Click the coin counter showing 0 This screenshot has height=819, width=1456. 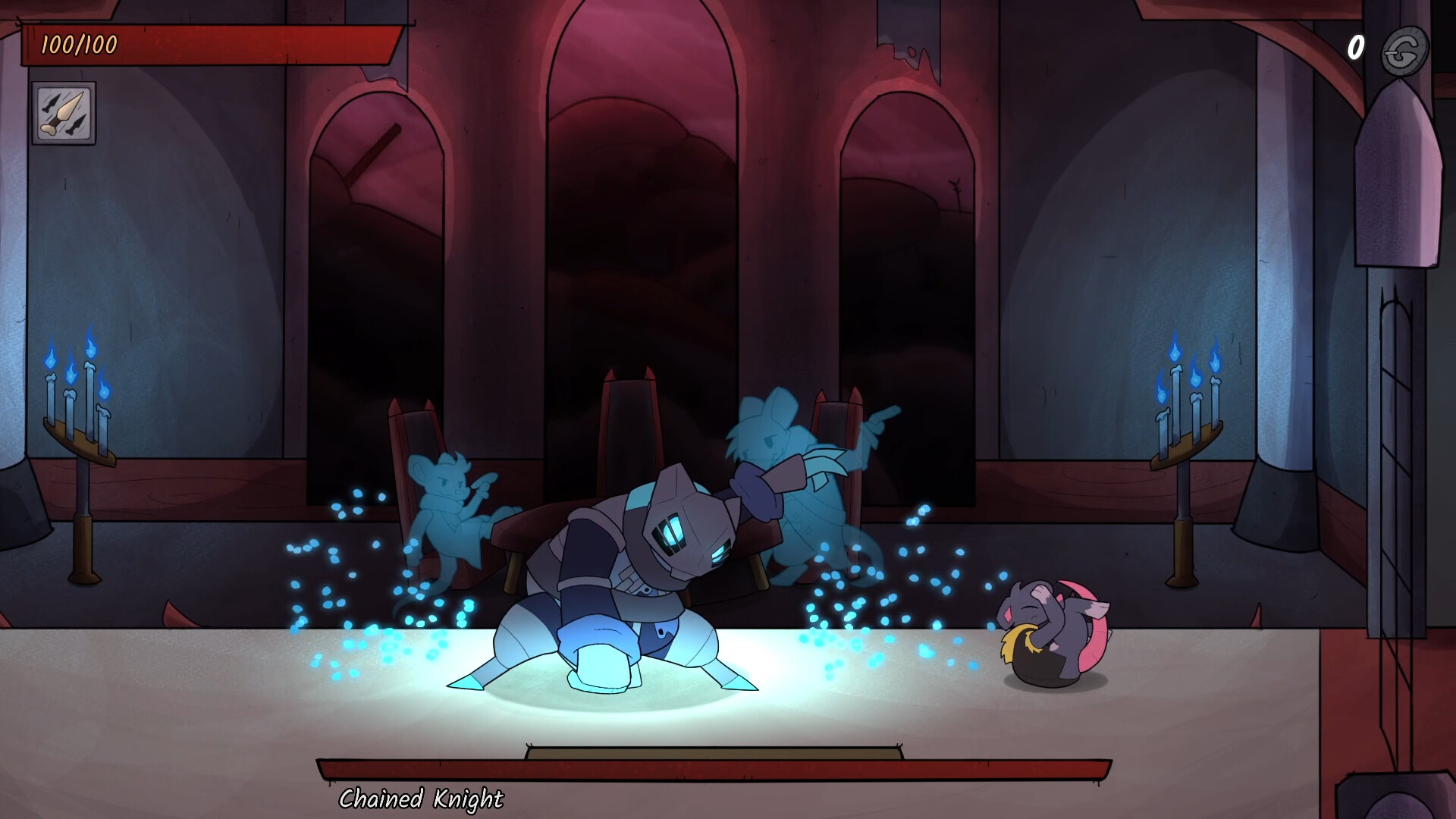click(x=1357, y=49)
